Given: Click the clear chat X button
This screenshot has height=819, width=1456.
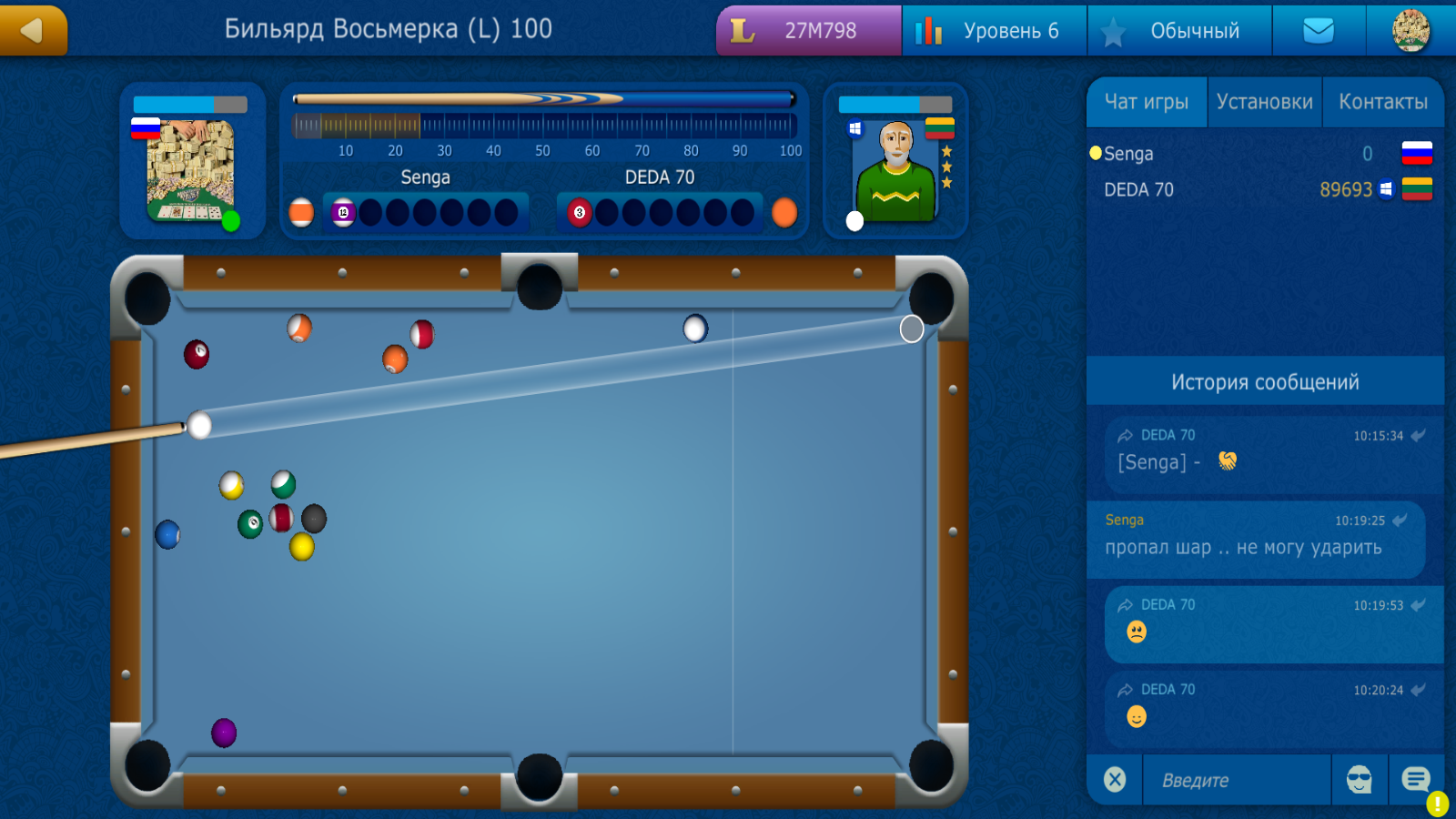Looking at the screenshot, I should 1116,780.
